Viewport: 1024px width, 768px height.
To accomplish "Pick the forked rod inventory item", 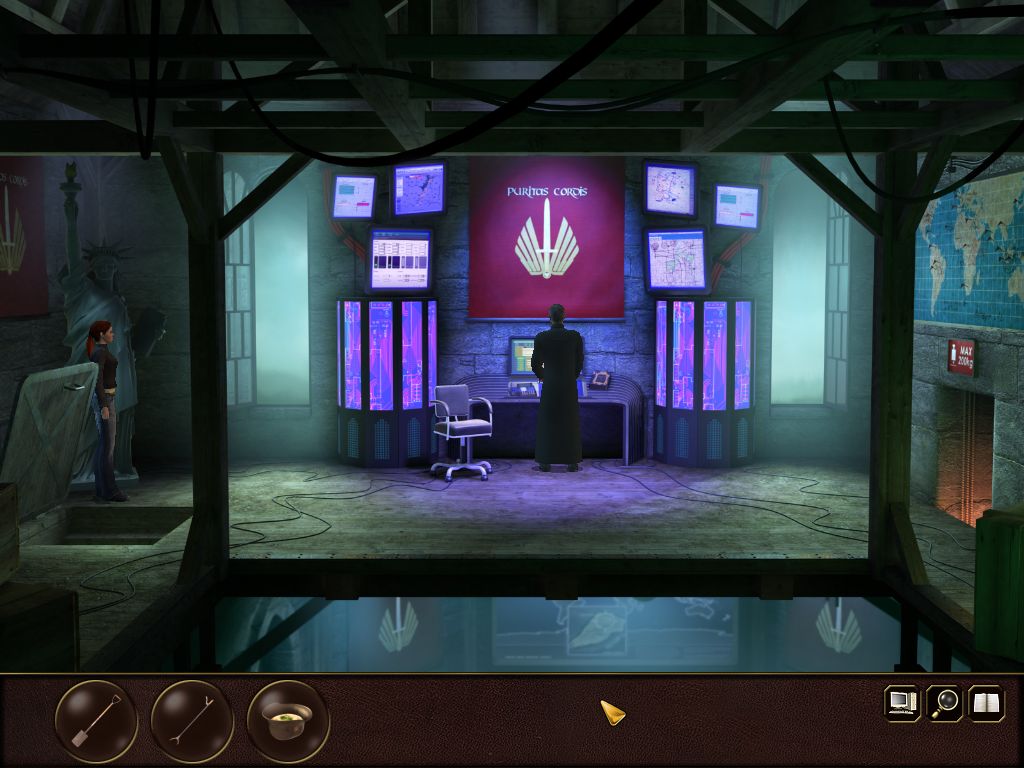I will pyautogui.click(x=192, y=721).
